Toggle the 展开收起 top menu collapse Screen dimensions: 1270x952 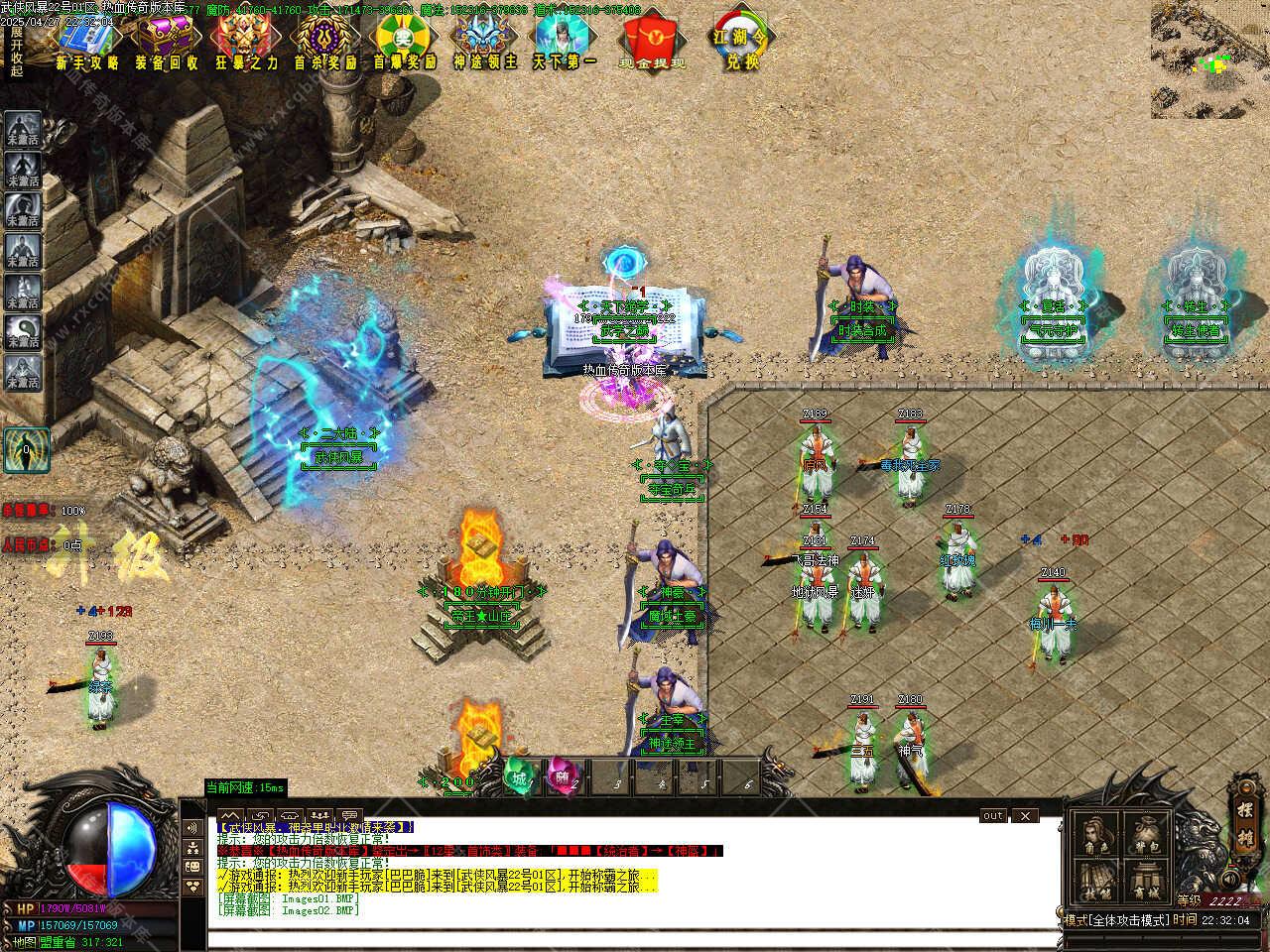16,52
